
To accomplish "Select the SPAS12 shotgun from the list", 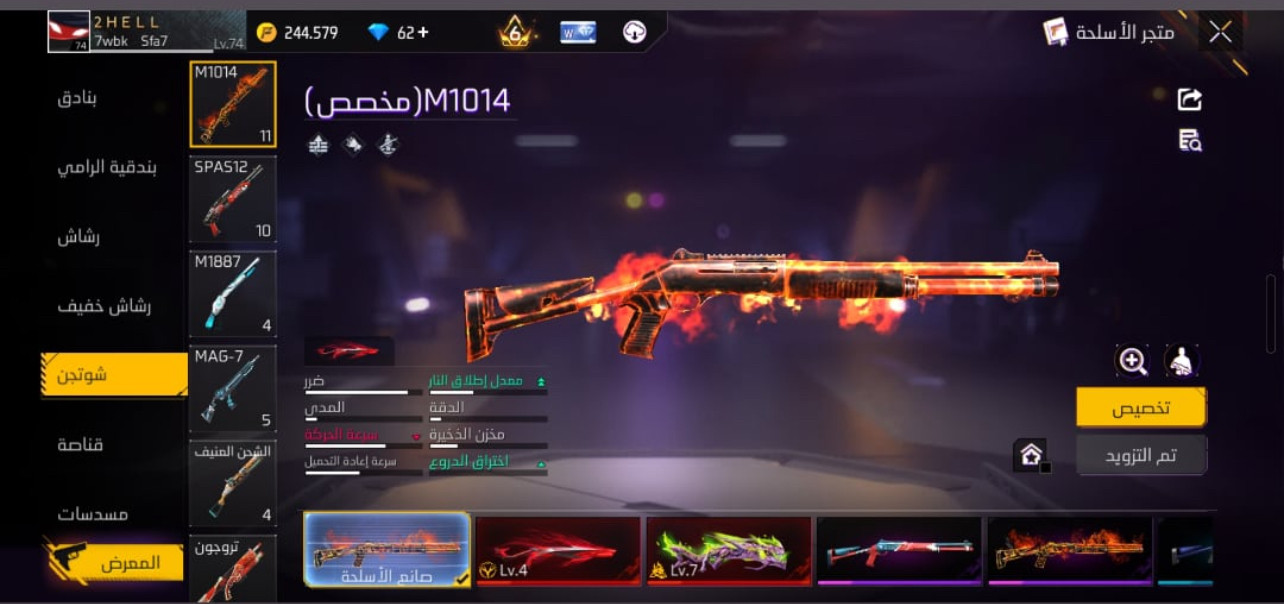I will [x=232, y=200].
